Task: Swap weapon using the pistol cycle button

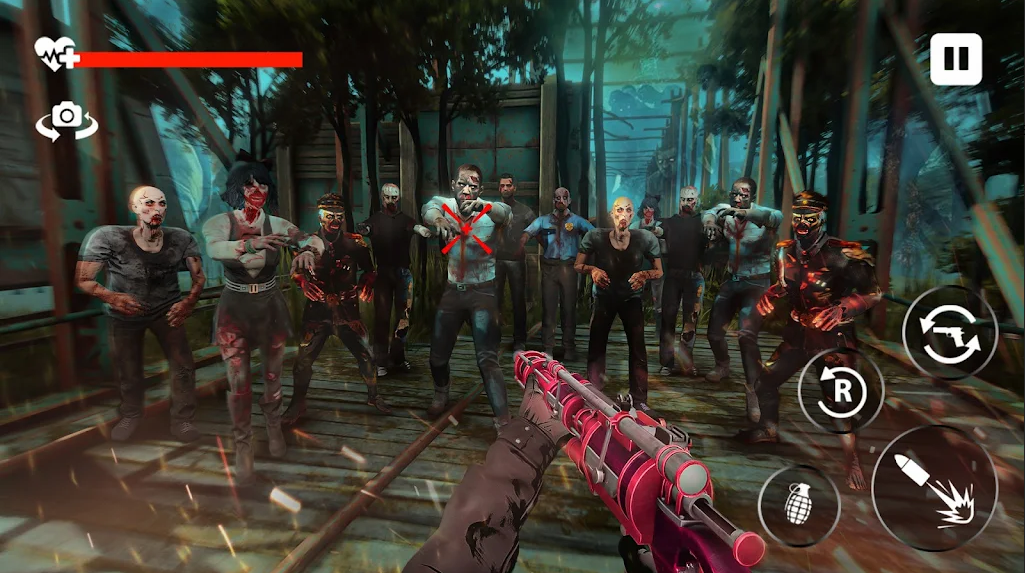Action: point(949,333)
